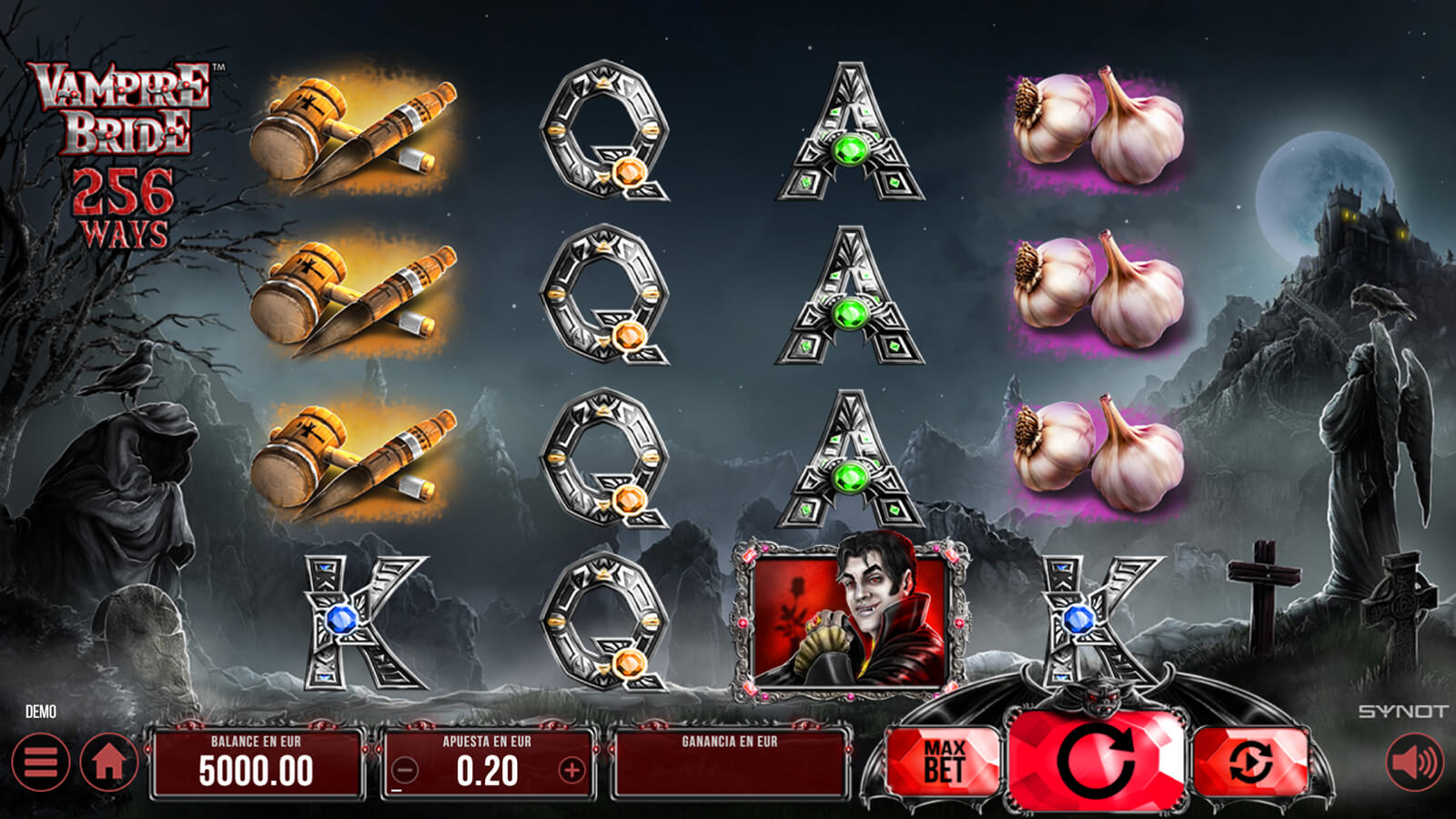
Task: Toggle the sound speaker
Action: pos(1415,762)
